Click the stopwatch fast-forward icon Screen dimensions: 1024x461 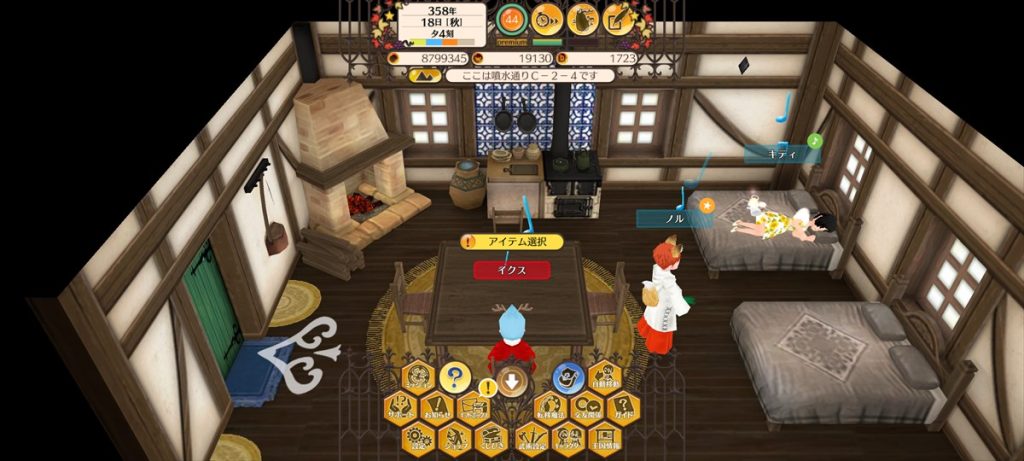point(546,18)
